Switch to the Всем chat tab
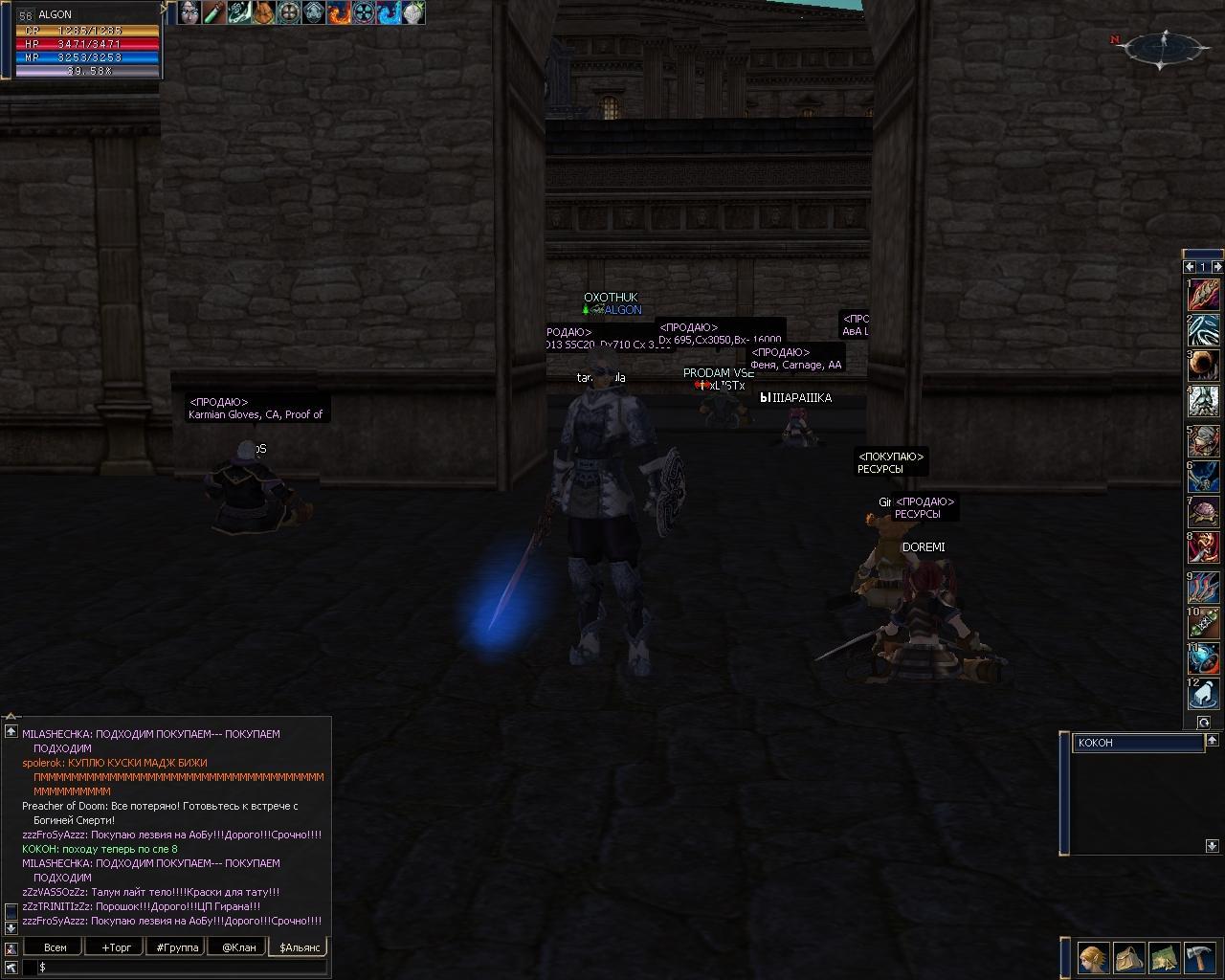Screen dimensions: 1225x980 pyautogui.click(x=56, y=947)
